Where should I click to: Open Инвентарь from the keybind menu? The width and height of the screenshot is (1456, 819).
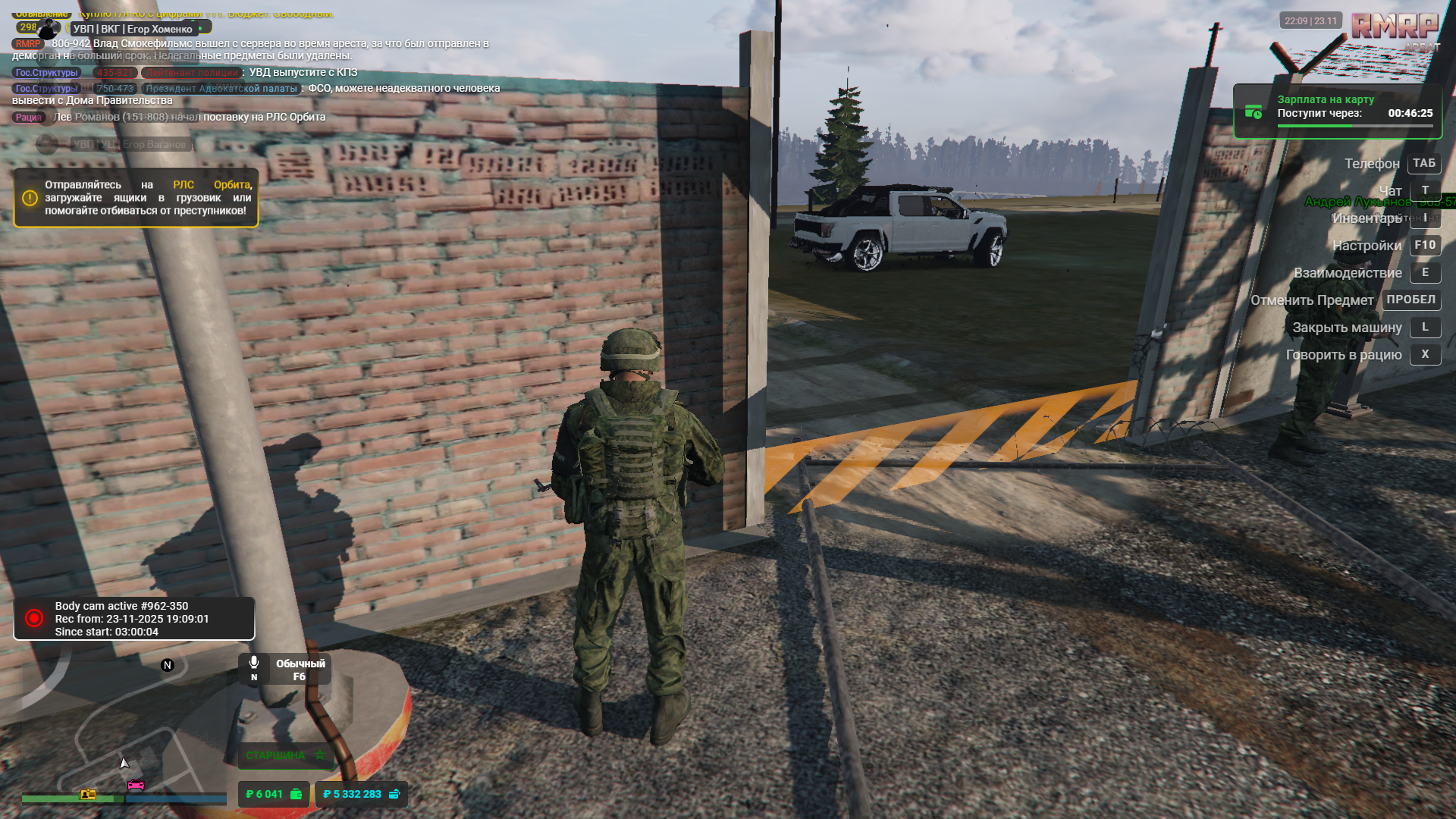1424,218
